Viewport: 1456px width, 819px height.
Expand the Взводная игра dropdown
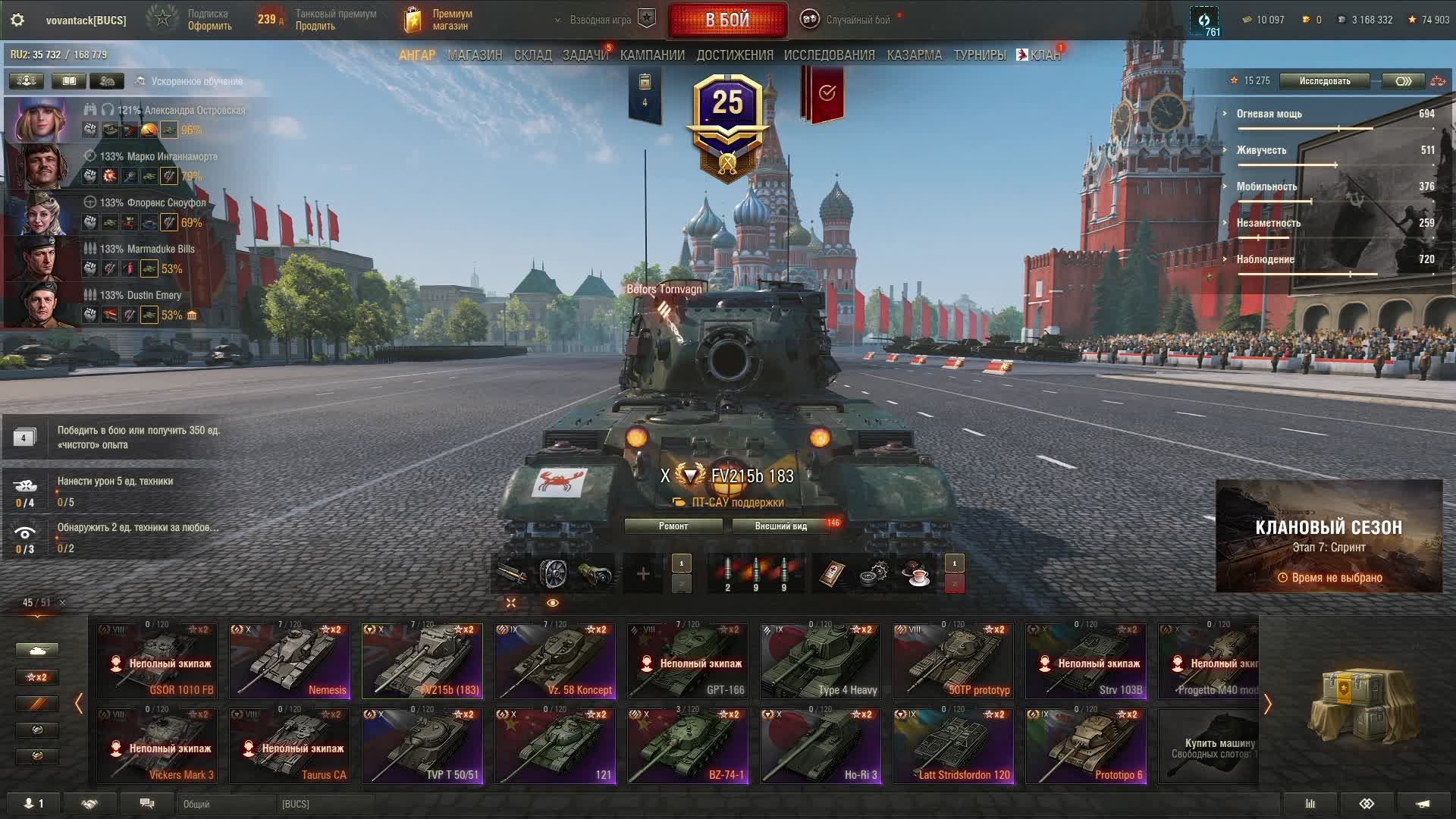point(600,20)
